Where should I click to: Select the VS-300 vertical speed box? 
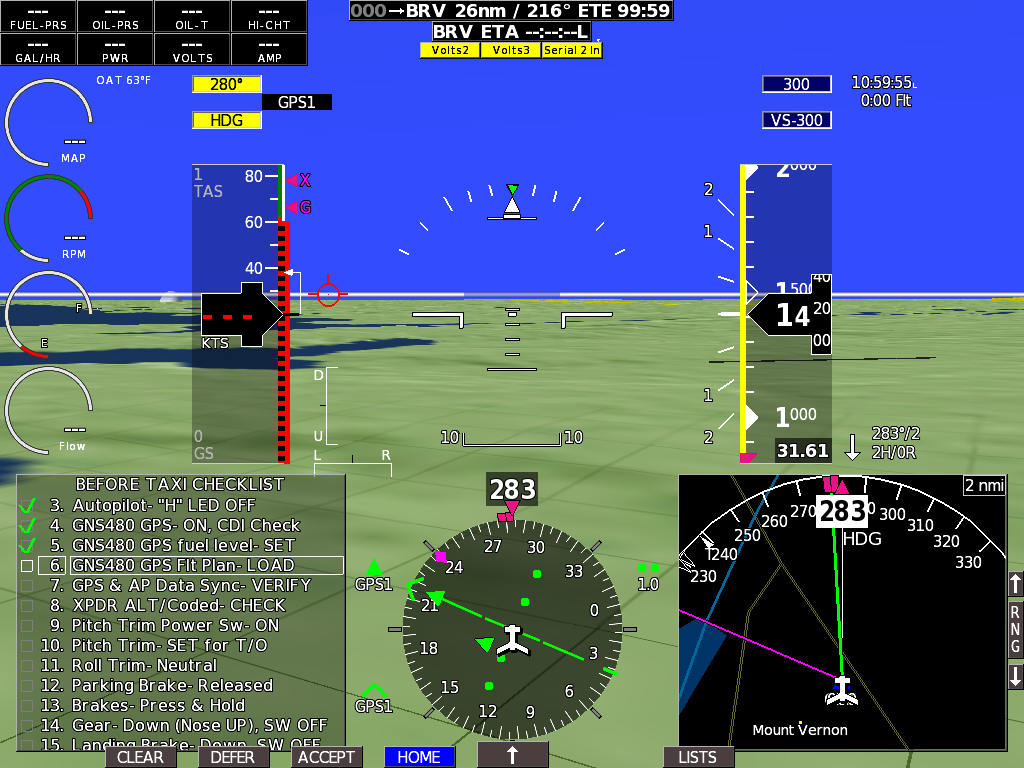tap(796, 121)
